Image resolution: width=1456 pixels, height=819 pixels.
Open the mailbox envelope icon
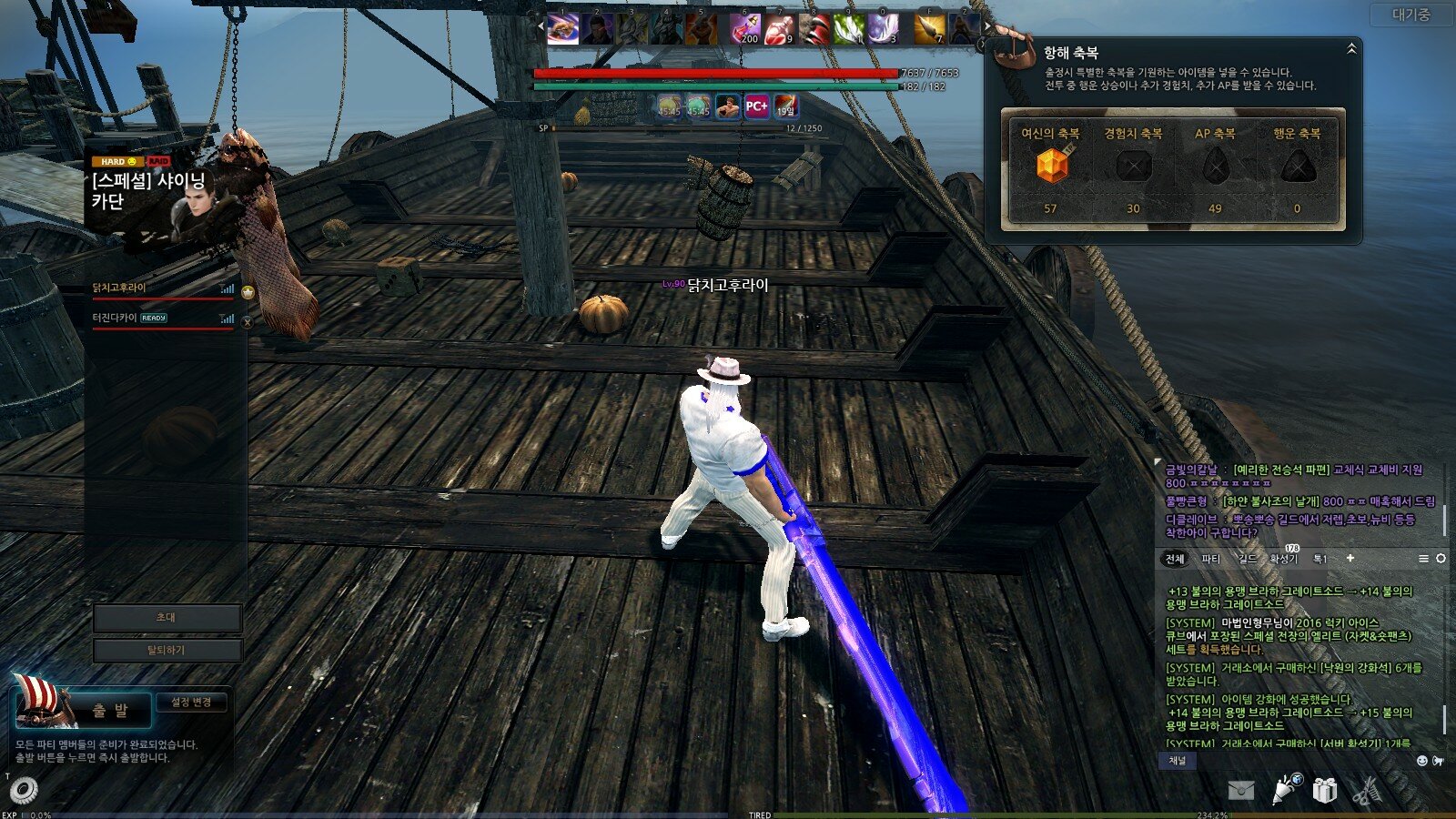tap(1240, 790)
